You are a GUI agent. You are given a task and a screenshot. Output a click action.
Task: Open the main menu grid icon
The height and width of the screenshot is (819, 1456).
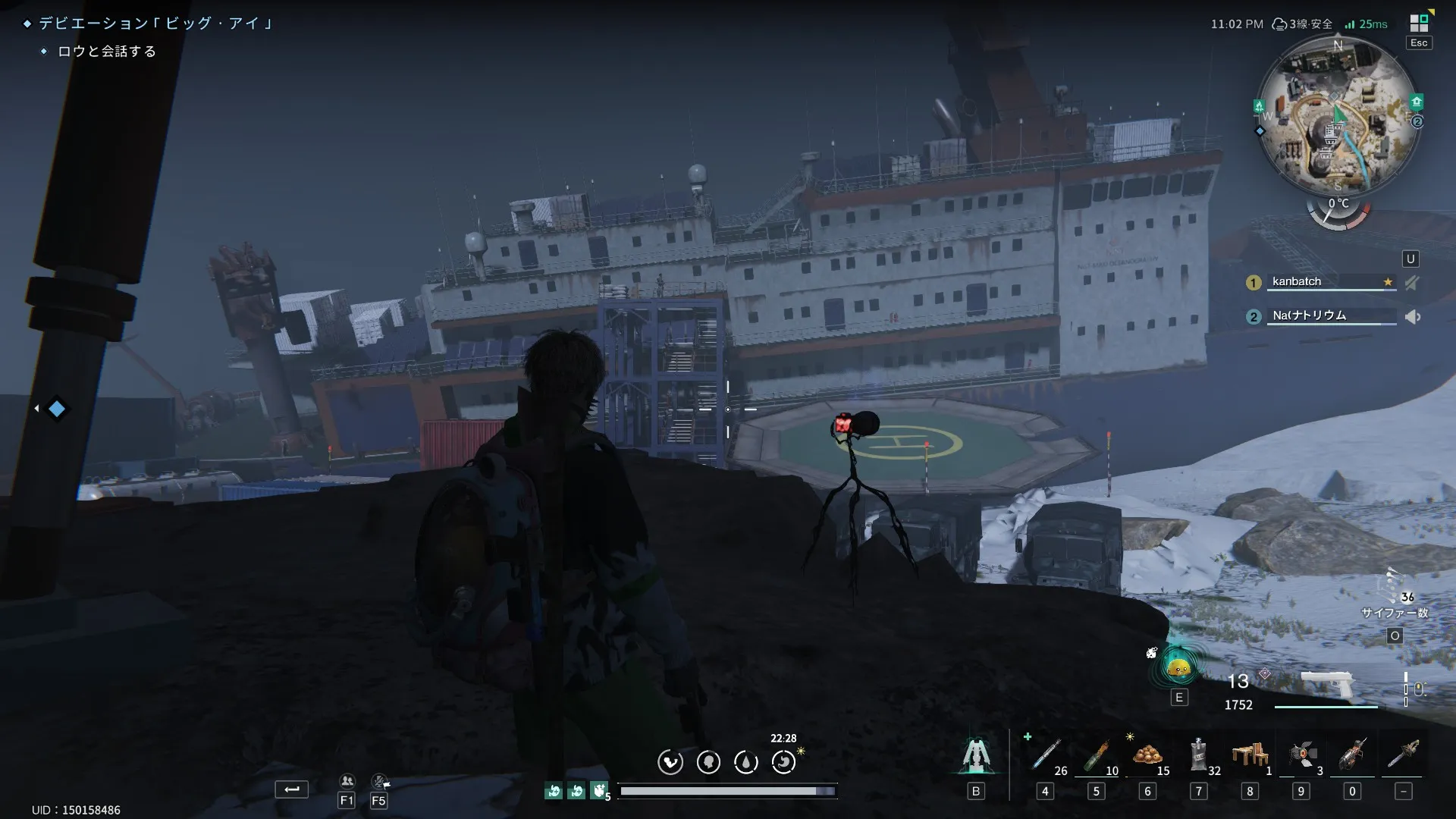[1419, 23]
